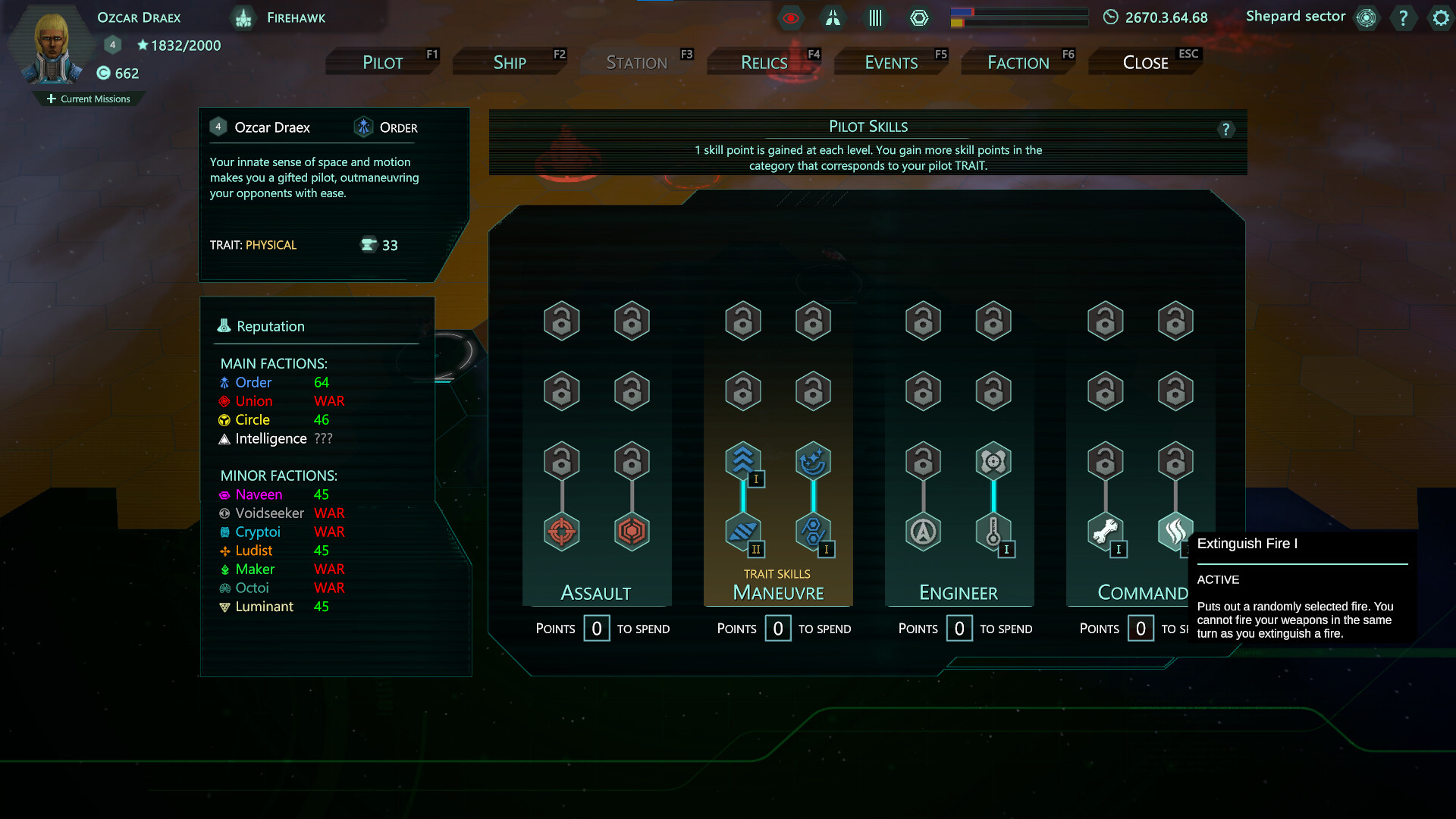Click the top bar question mark help
This screenshot has width=1456, height=819.
(x=1403, y=17)
